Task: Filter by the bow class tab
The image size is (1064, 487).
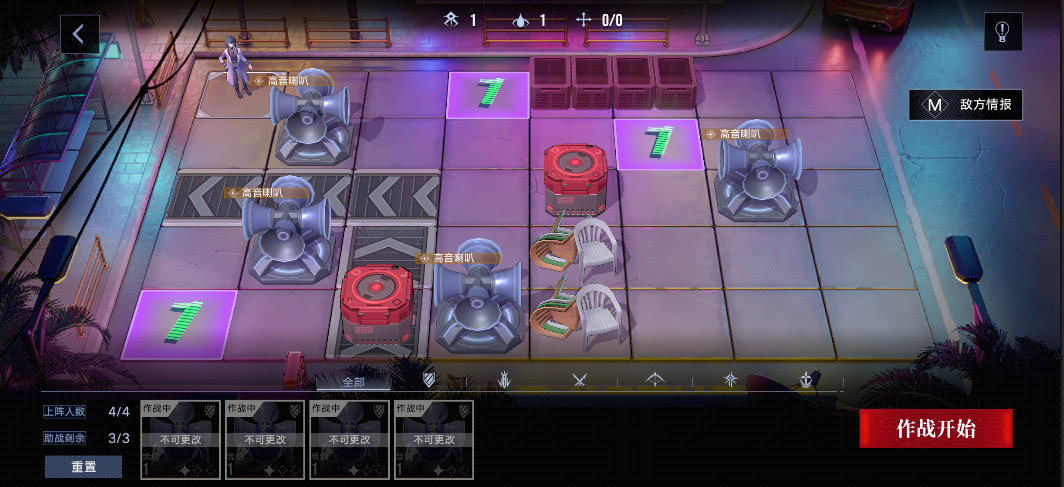Action: click(655, 380)
